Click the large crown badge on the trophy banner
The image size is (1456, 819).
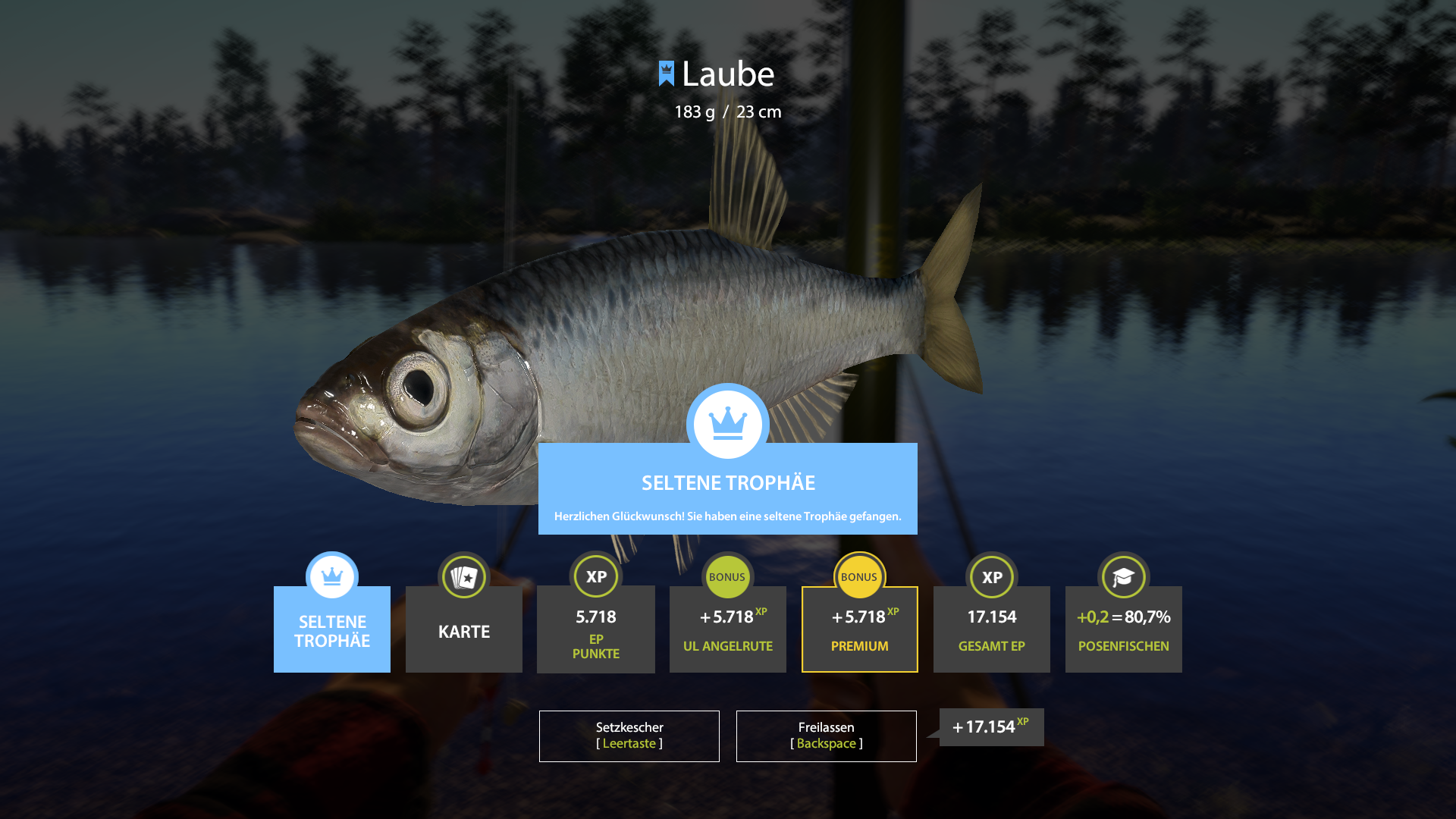(x=727, y=423)
